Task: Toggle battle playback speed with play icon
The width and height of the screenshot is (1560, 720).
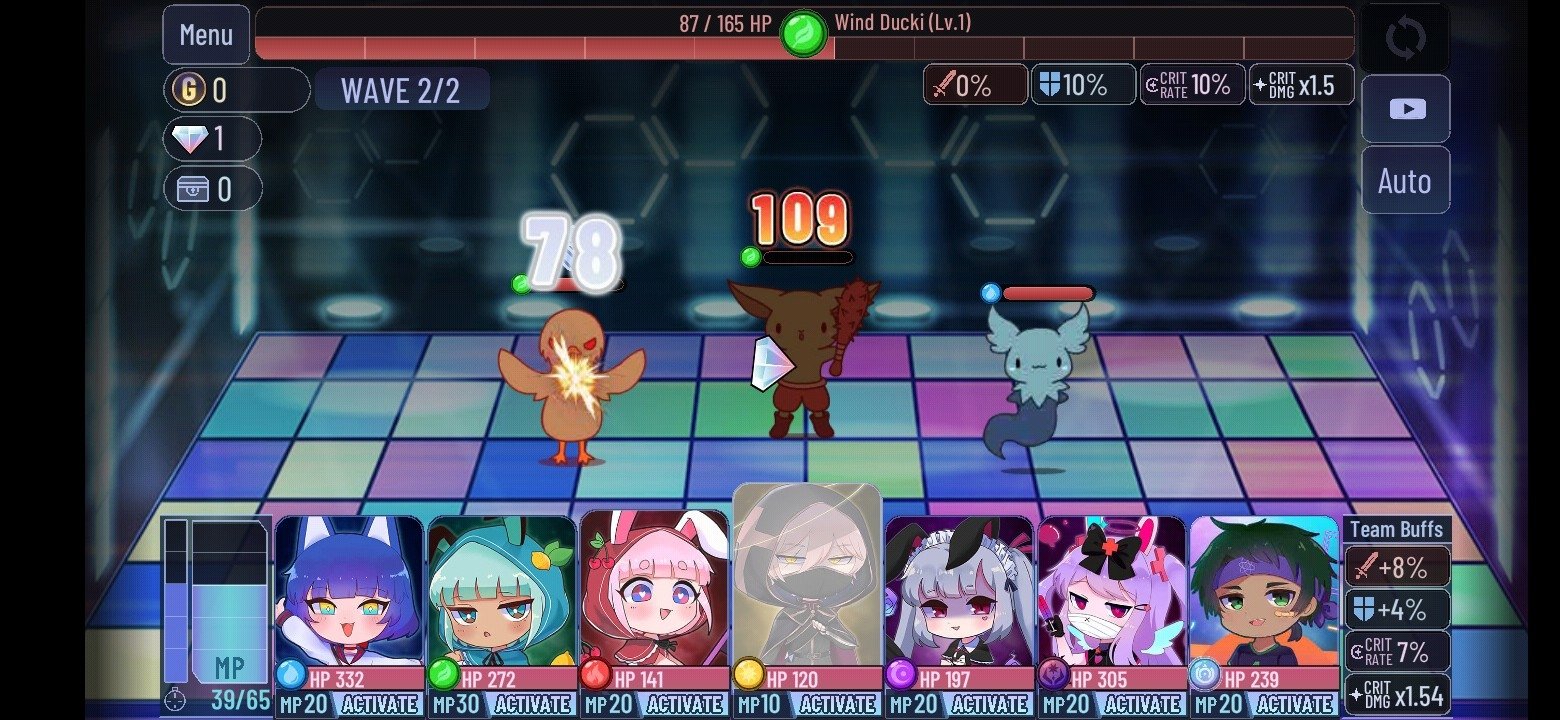Action: (x=1405, y=109)
